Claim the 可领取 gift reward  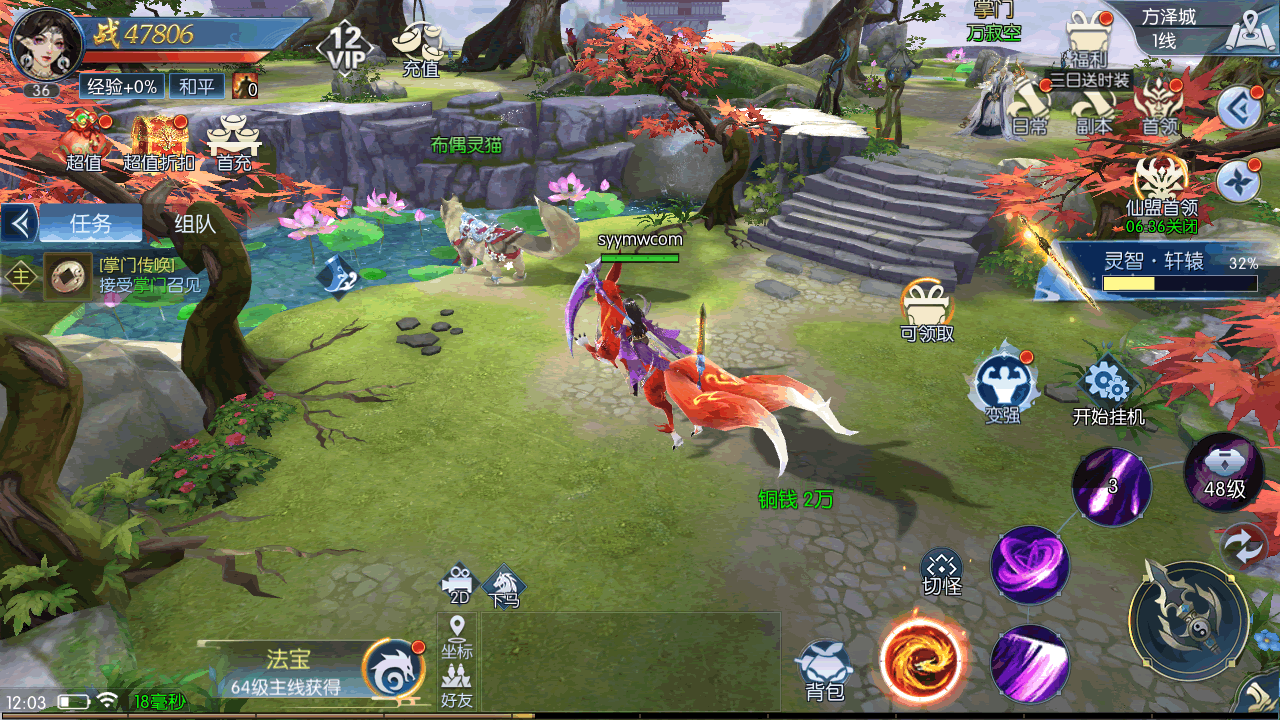[927, 311]
